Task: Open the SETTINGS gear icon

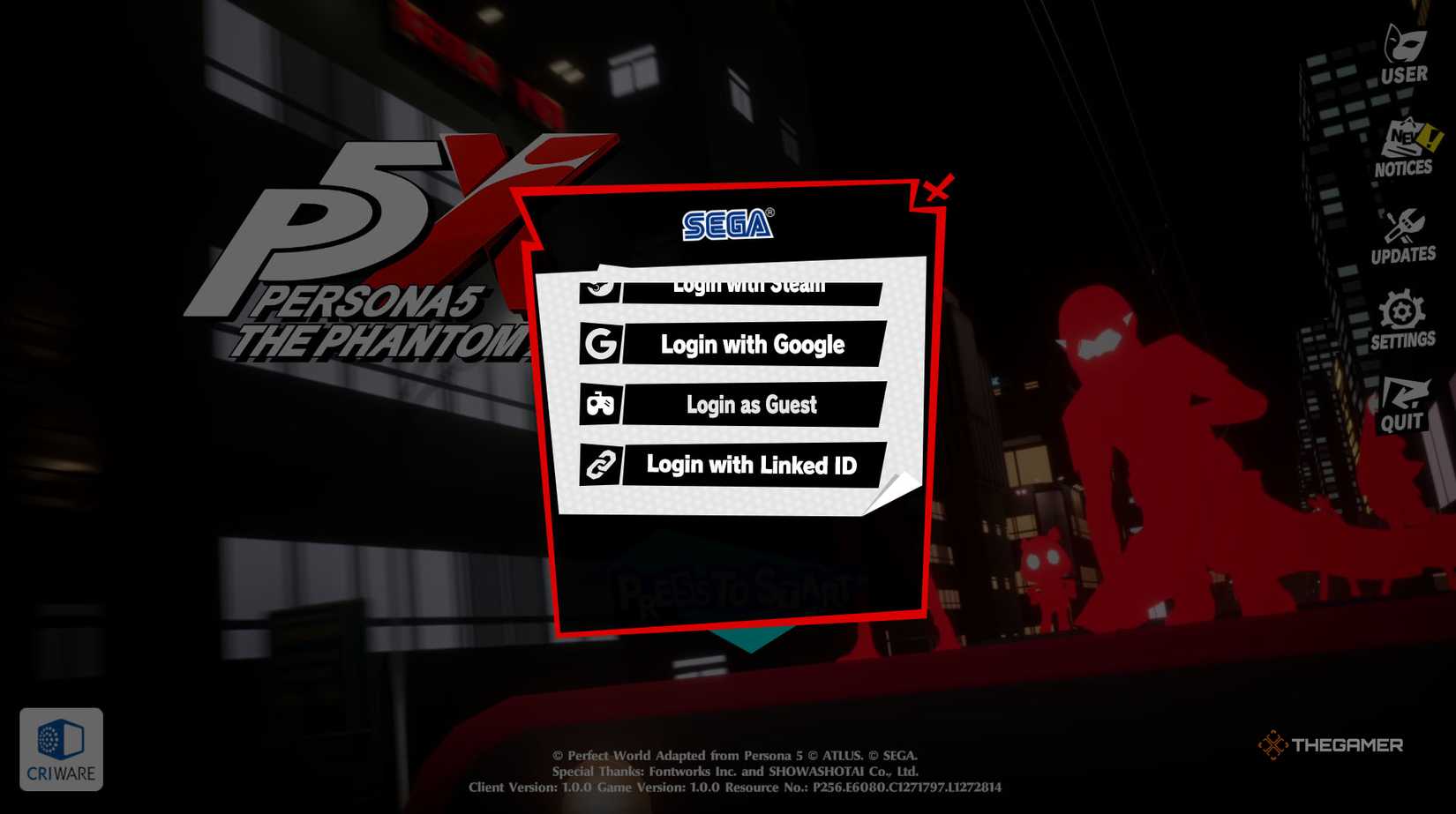Action: 1404,310
